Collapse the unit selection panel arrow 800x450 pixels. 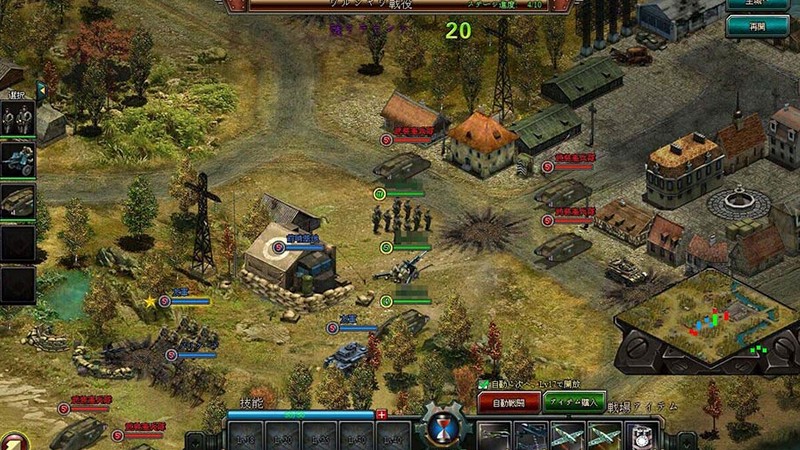coord(41,88)
